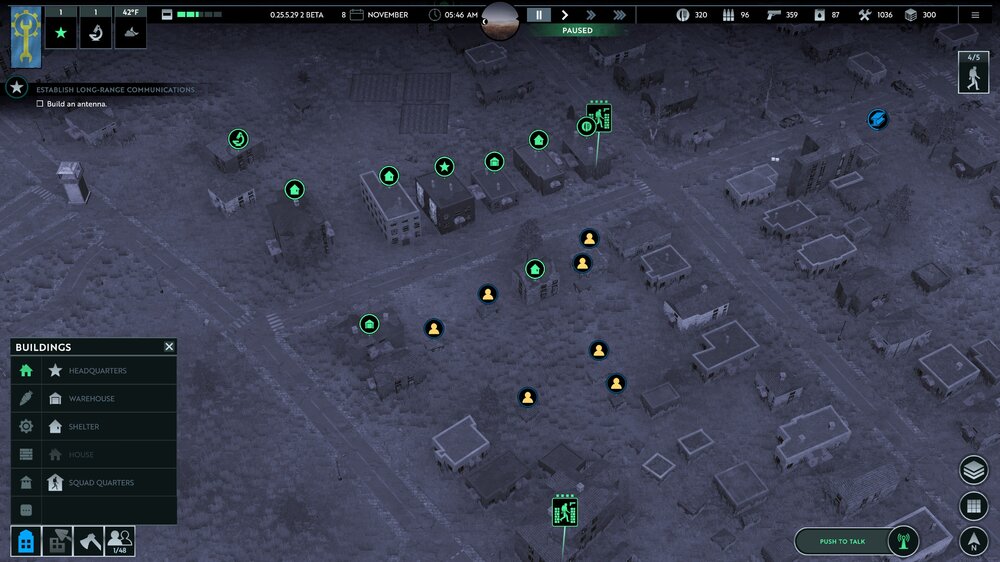Close the Buildings panel

pyautogui.click(x=169, y=347)
